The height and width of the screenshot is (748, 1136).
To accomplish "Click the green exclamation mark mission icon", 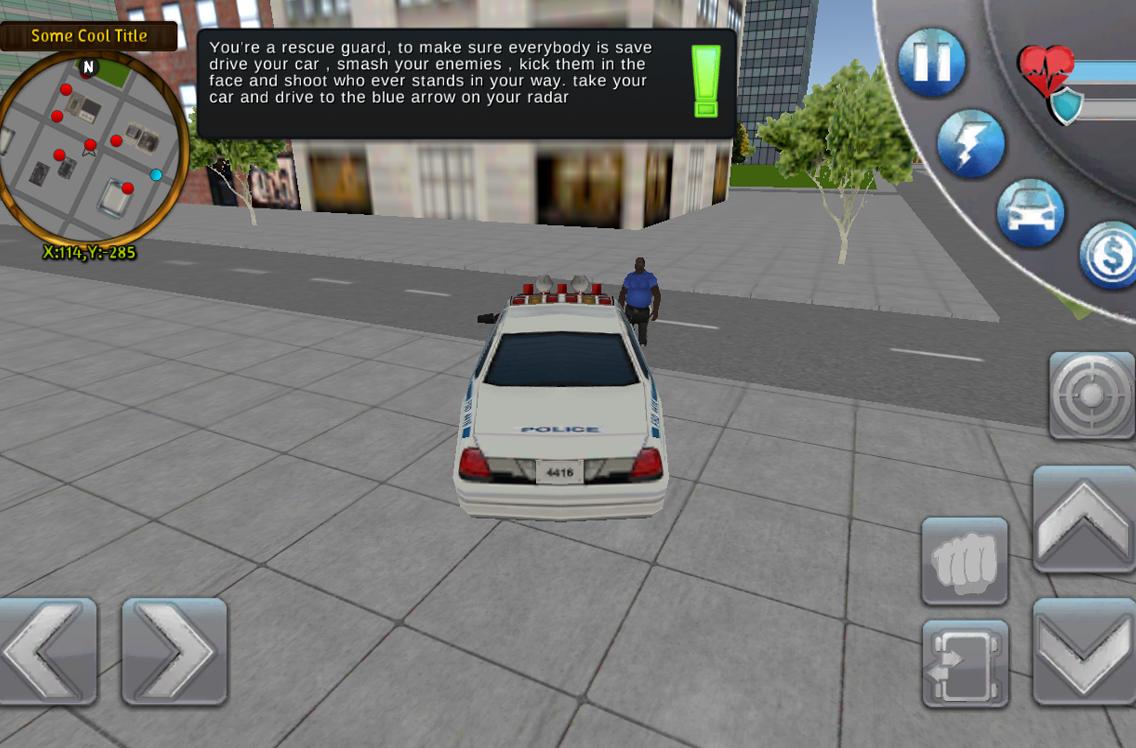I will point(706,82).
